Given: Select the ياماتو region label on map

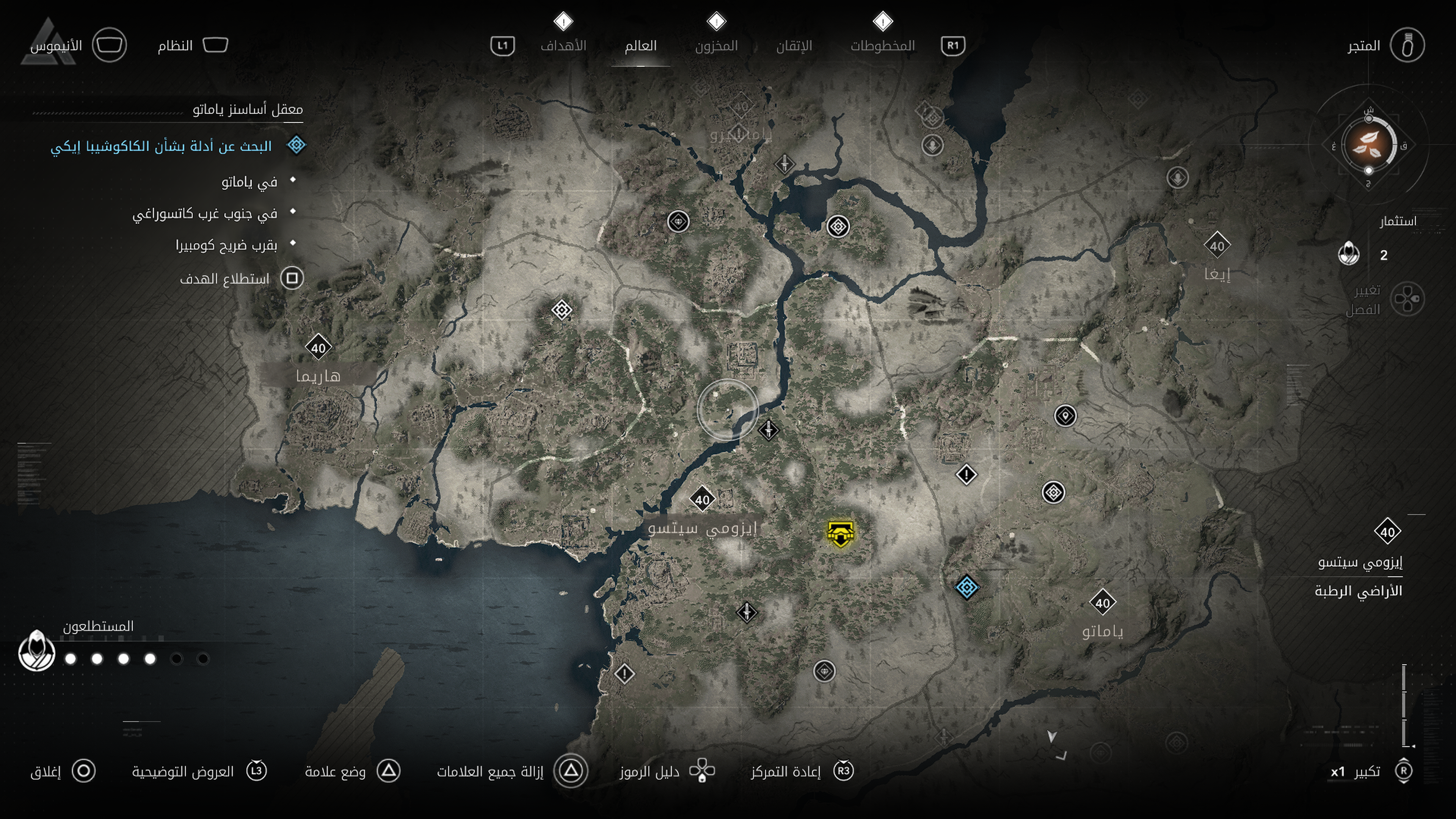Looking at the screenshot, I should (1102, 631).
